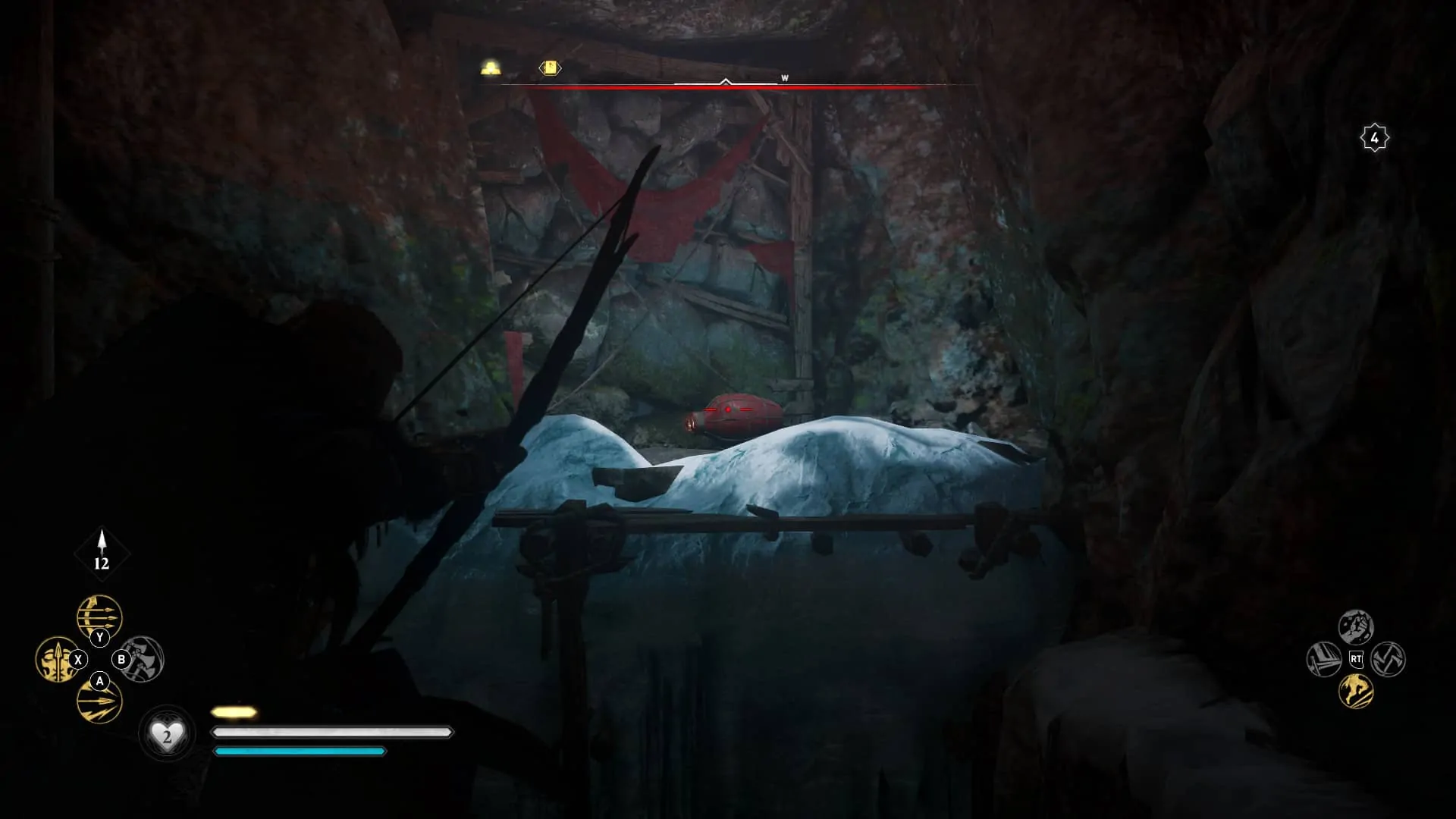Toggle the quest level 4 badge

(1374, 136)
